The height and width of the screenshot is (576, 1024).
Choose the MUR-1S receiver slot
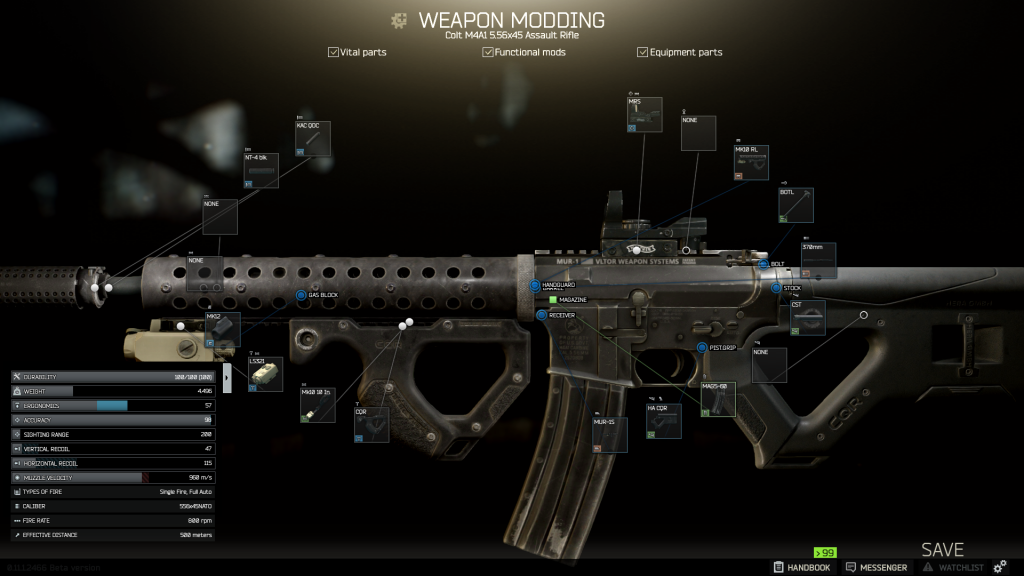tap(610, 435)
